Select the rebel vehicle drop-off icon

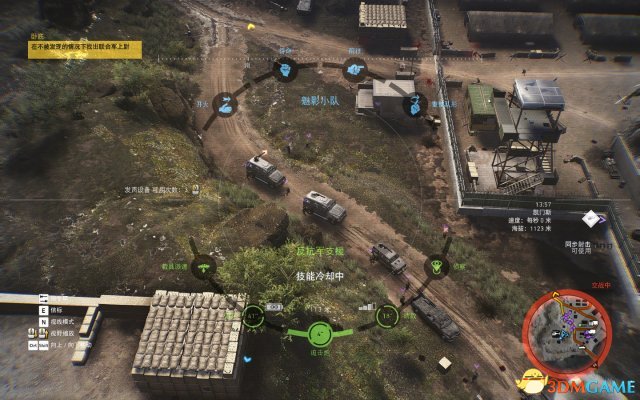pos(204,268)
